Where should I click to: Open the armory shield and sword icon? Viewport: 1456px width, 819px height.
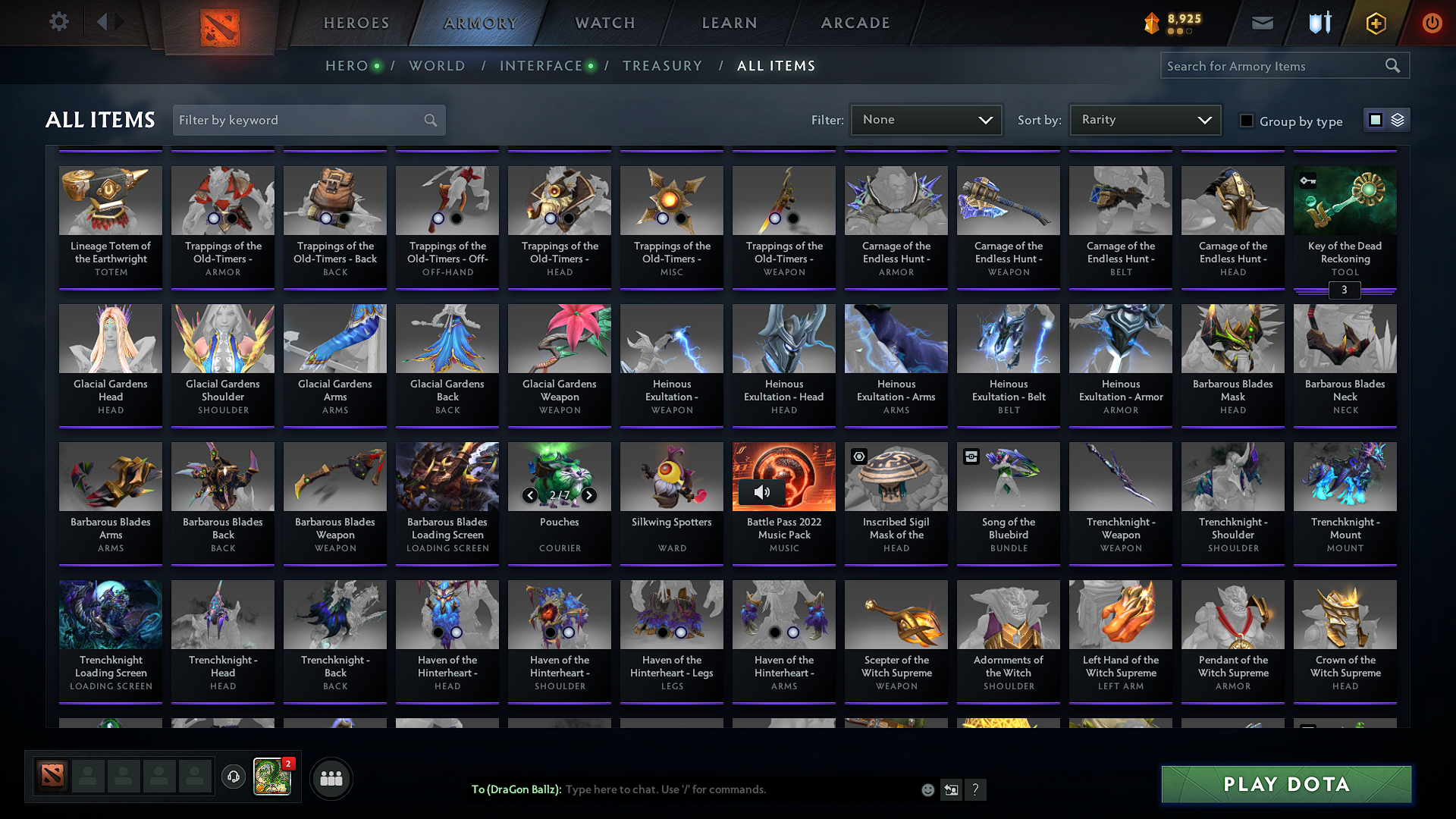click(x=1319, y=23)
